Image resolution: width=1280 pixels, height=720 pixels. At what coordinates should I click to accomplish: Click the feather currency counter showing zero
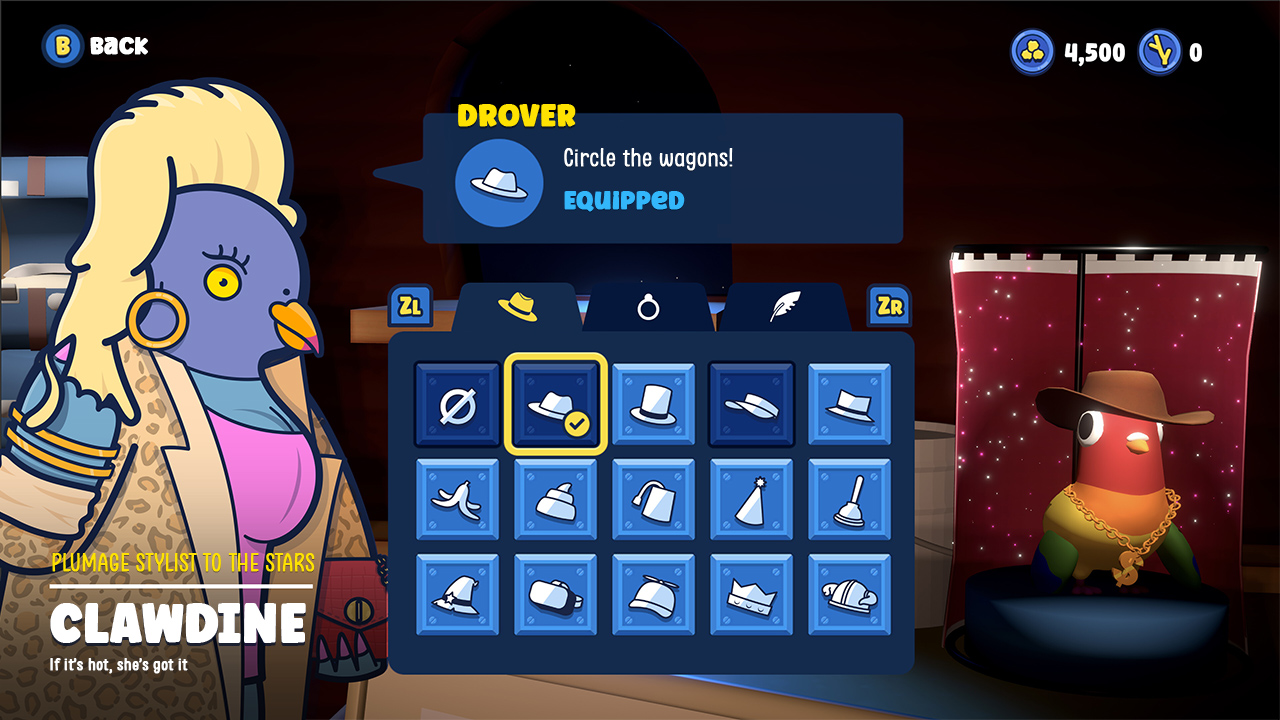pyautogui.click(x=1175, y=52)
